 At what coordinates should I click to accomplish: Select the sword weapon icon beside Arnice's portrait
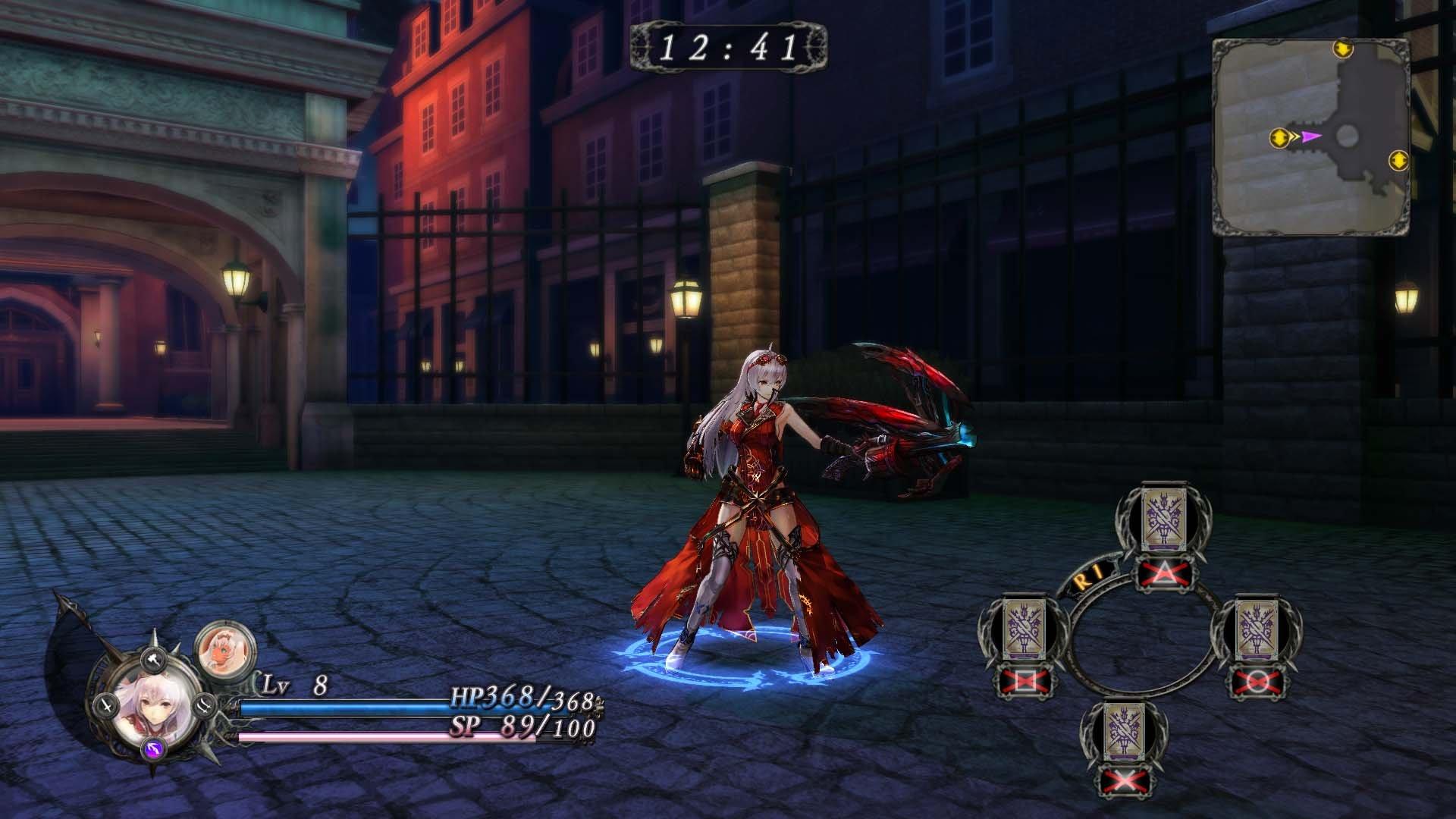107,706
